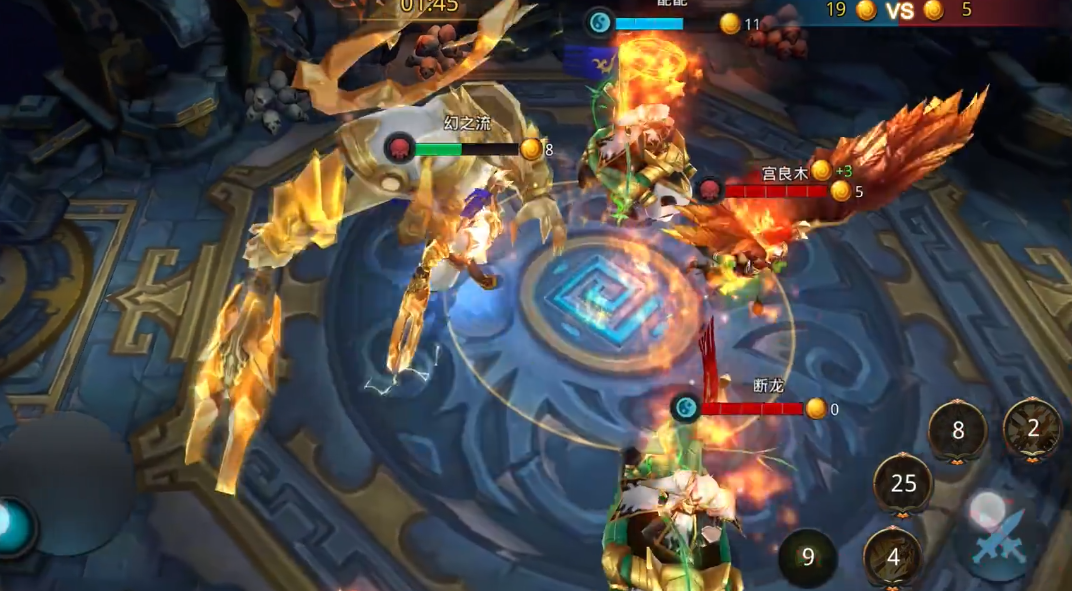Activate the skill showing cooldown 25
The height and width of the screenshot is (591, 1072).
903,484
